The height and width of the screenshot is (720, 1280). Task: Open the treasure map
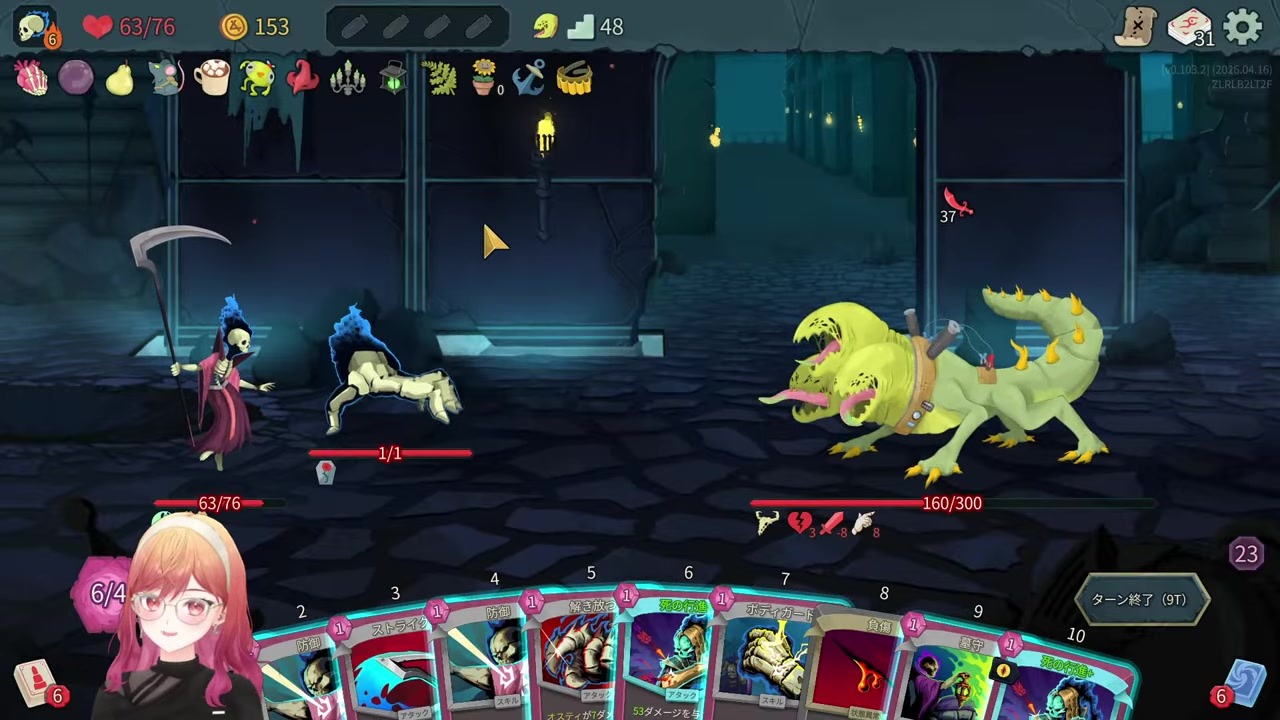point(1137,27)
